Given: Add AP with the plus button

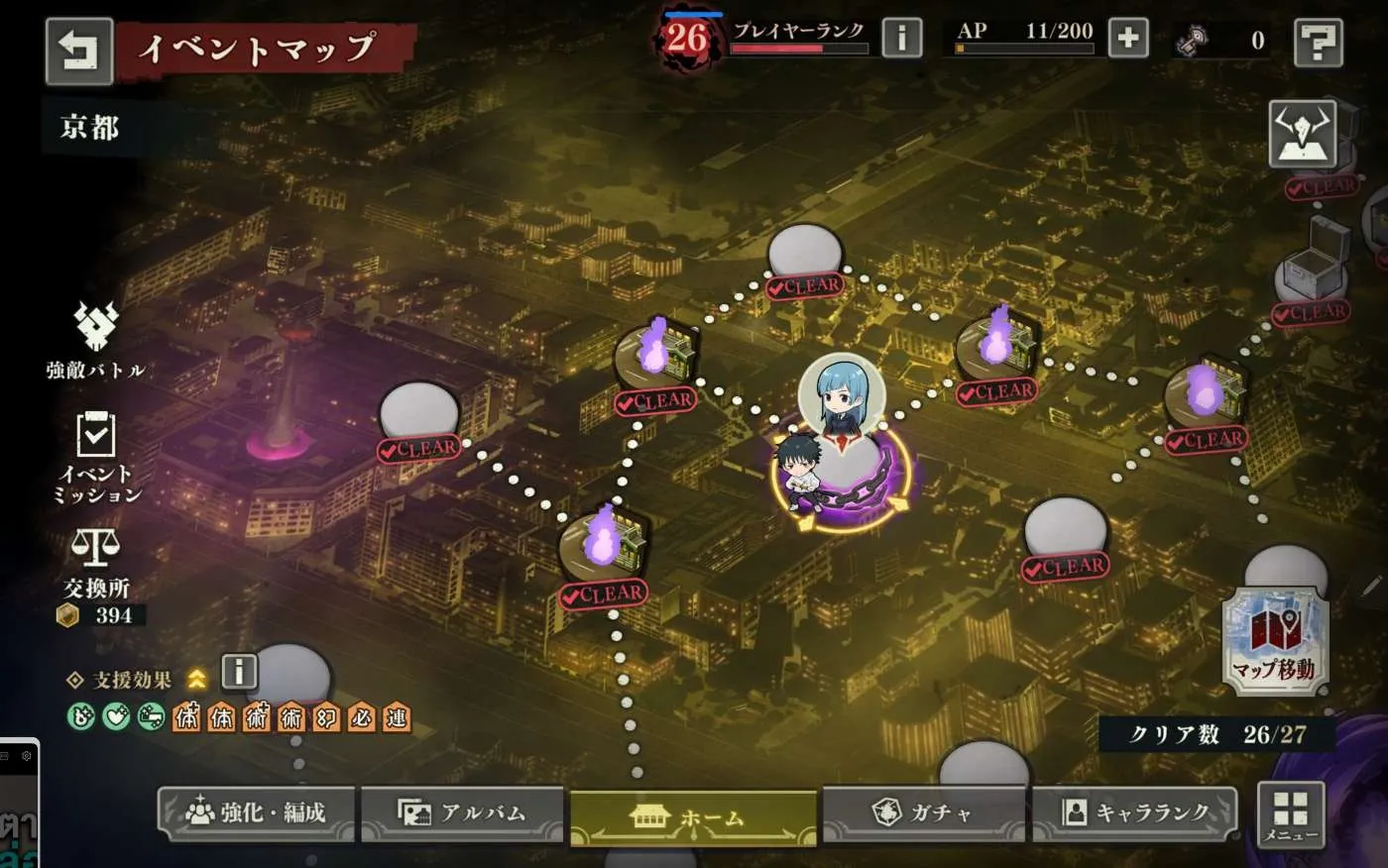Looking at the screenshot, I should pyautogui.click(x=1127, y=39).
